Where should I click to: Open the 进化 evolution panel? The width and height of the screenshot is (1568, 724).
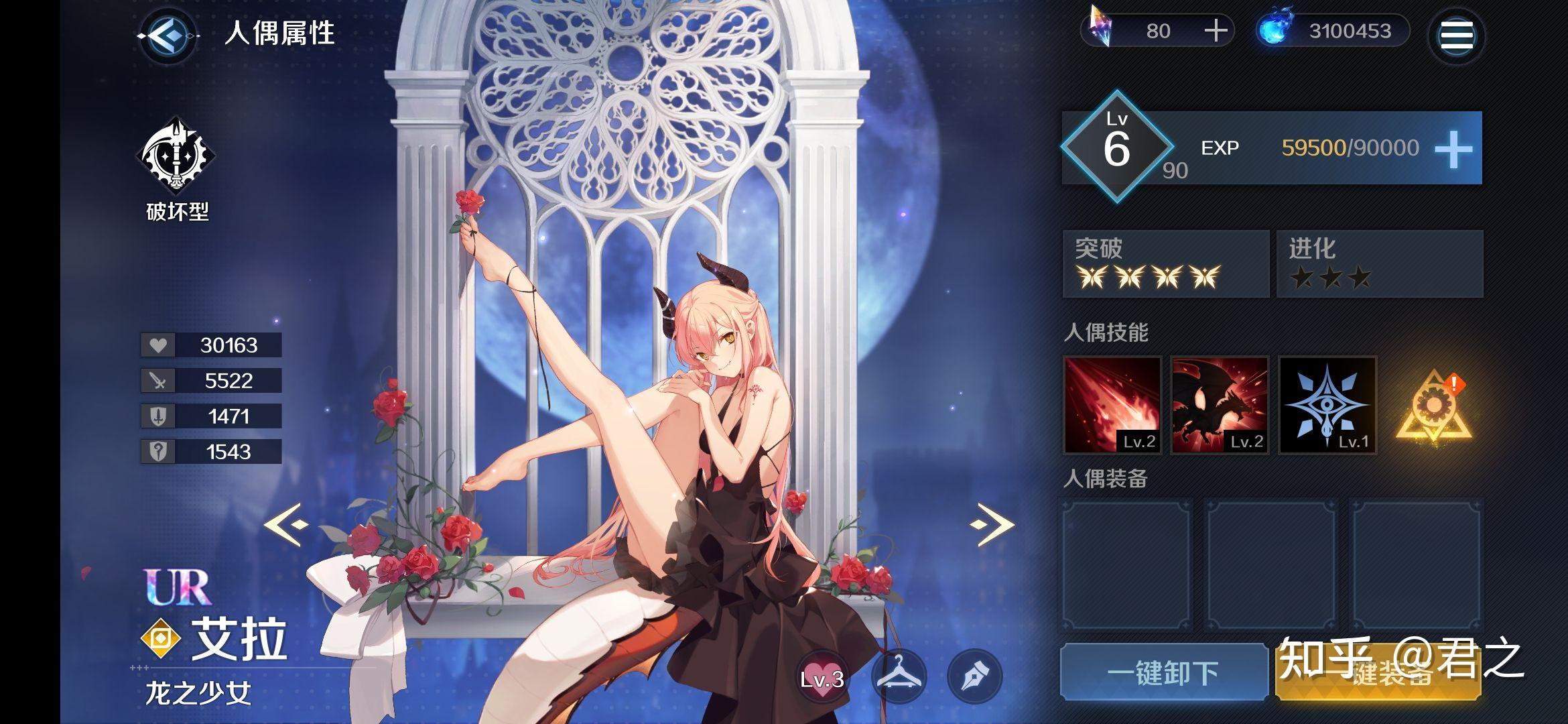1379,263
